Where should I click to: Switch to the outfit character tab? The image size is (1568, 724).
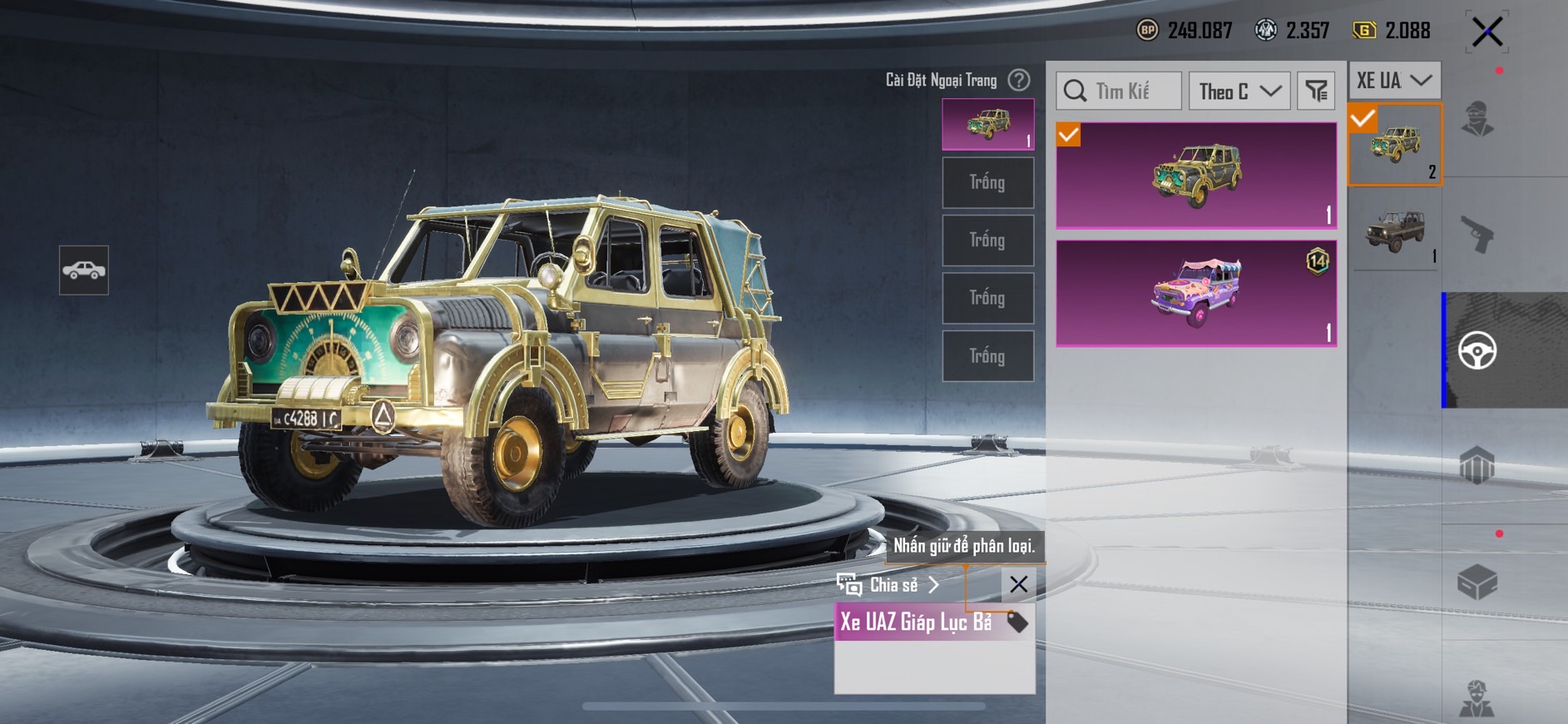point(1477,119)
